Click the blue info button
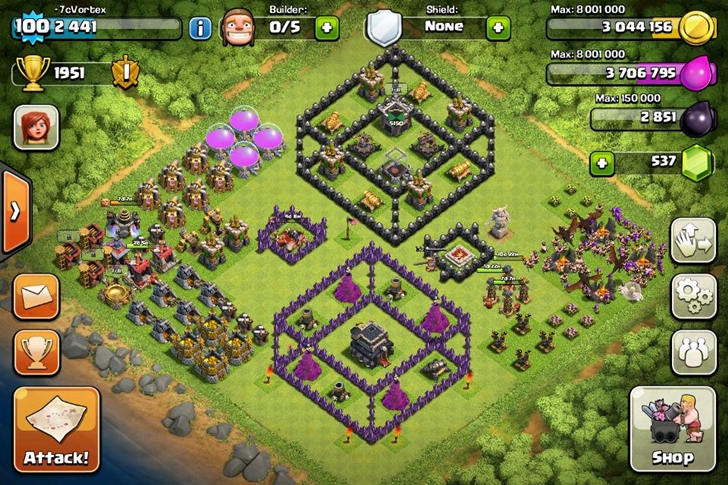Screen dimensions: 728x485 pos(200,27)
